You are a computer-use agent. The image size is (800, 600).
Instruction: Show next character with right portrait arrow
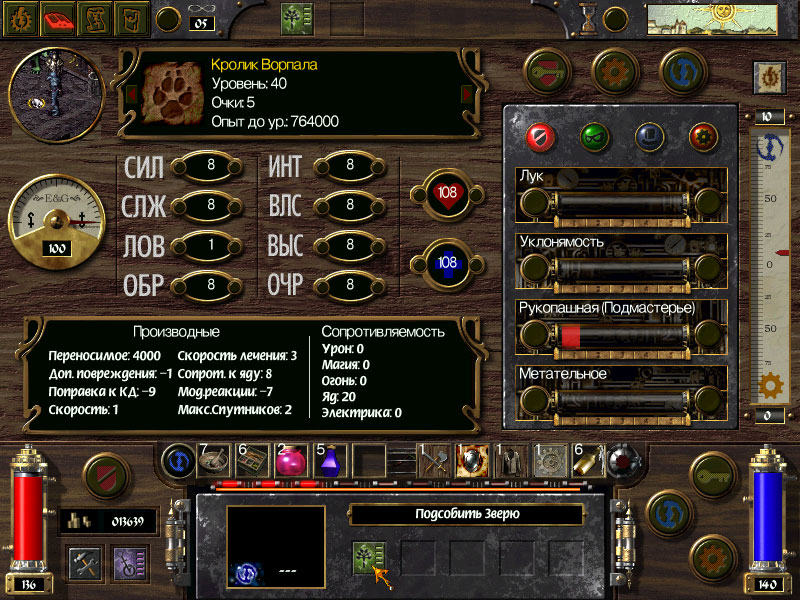click(x=464, y=94)
